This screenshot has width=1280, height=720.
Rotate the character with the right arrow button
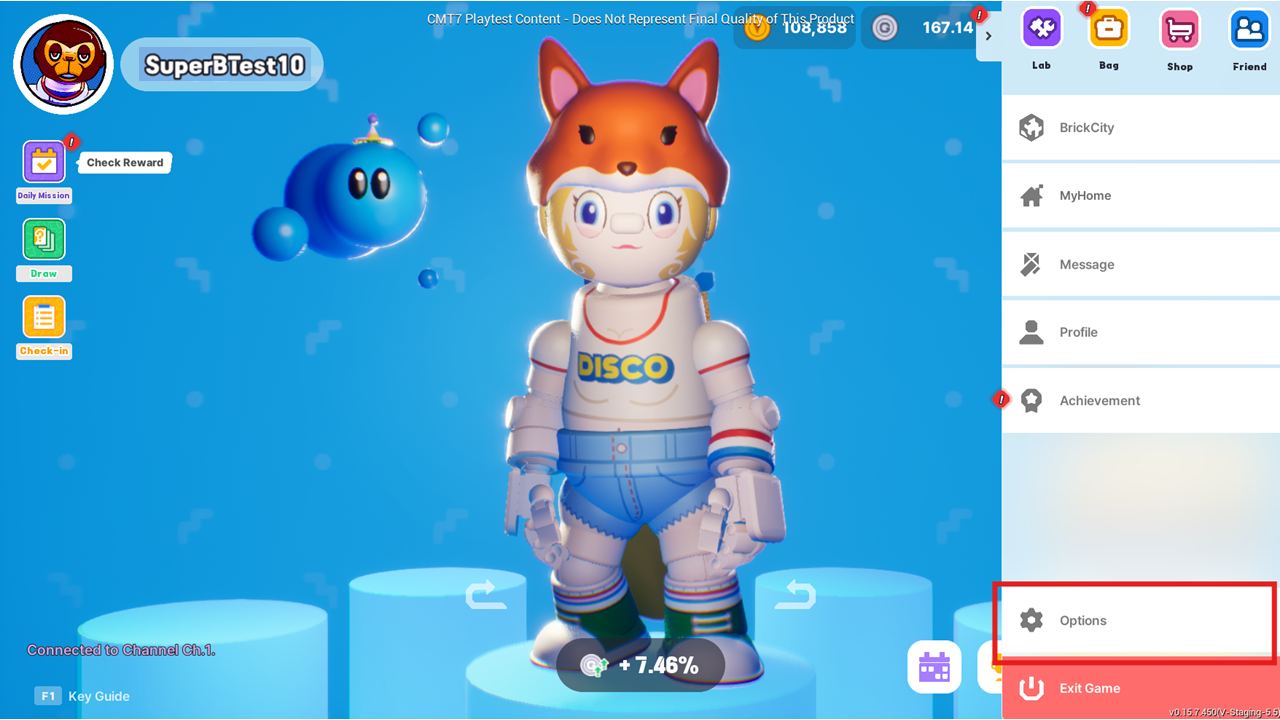(795, 595)
